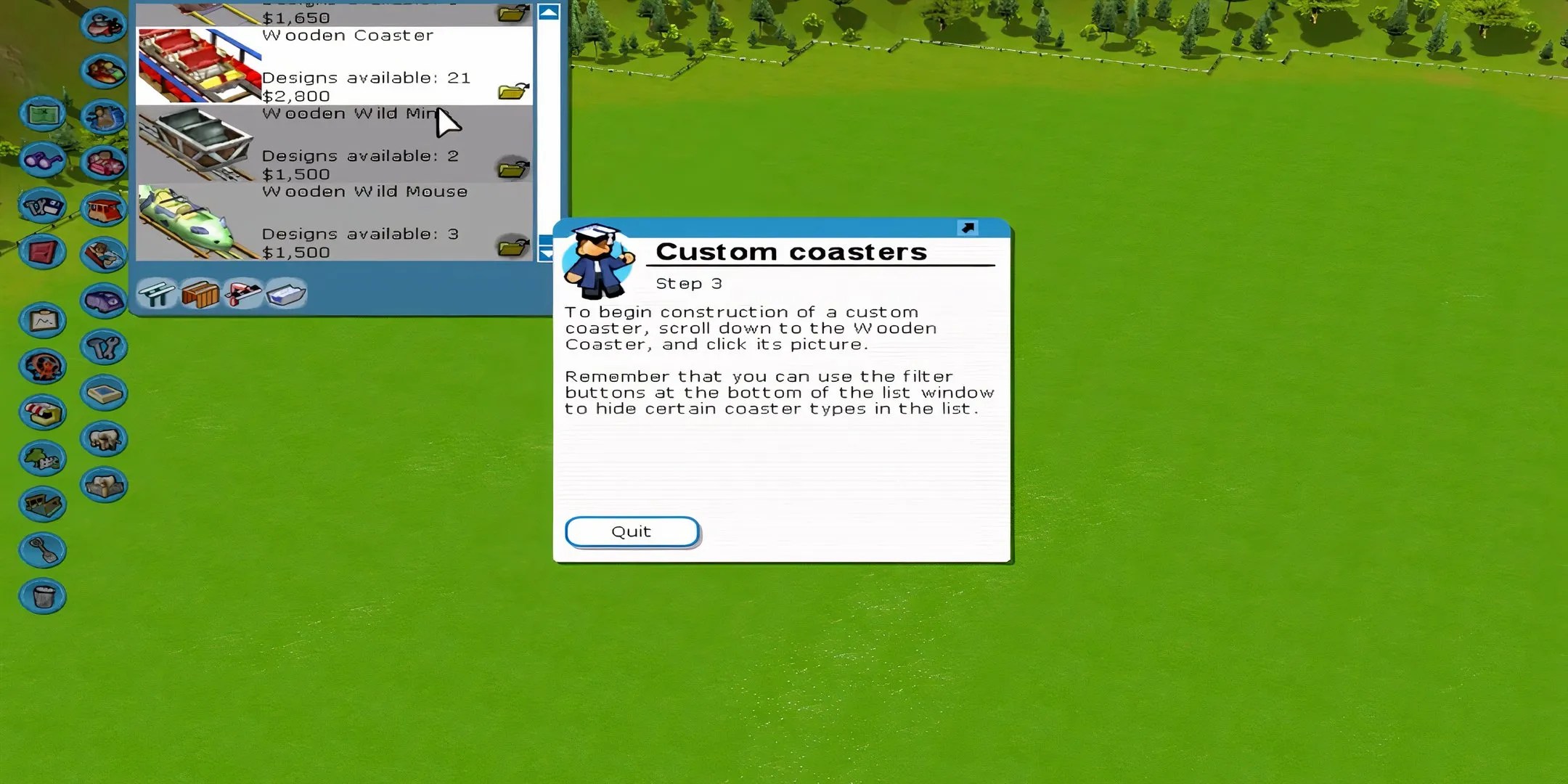This screenshot has height=784, width=1568.
Task: Open the terrain shovel tool
Action: [x=42, y=550]
